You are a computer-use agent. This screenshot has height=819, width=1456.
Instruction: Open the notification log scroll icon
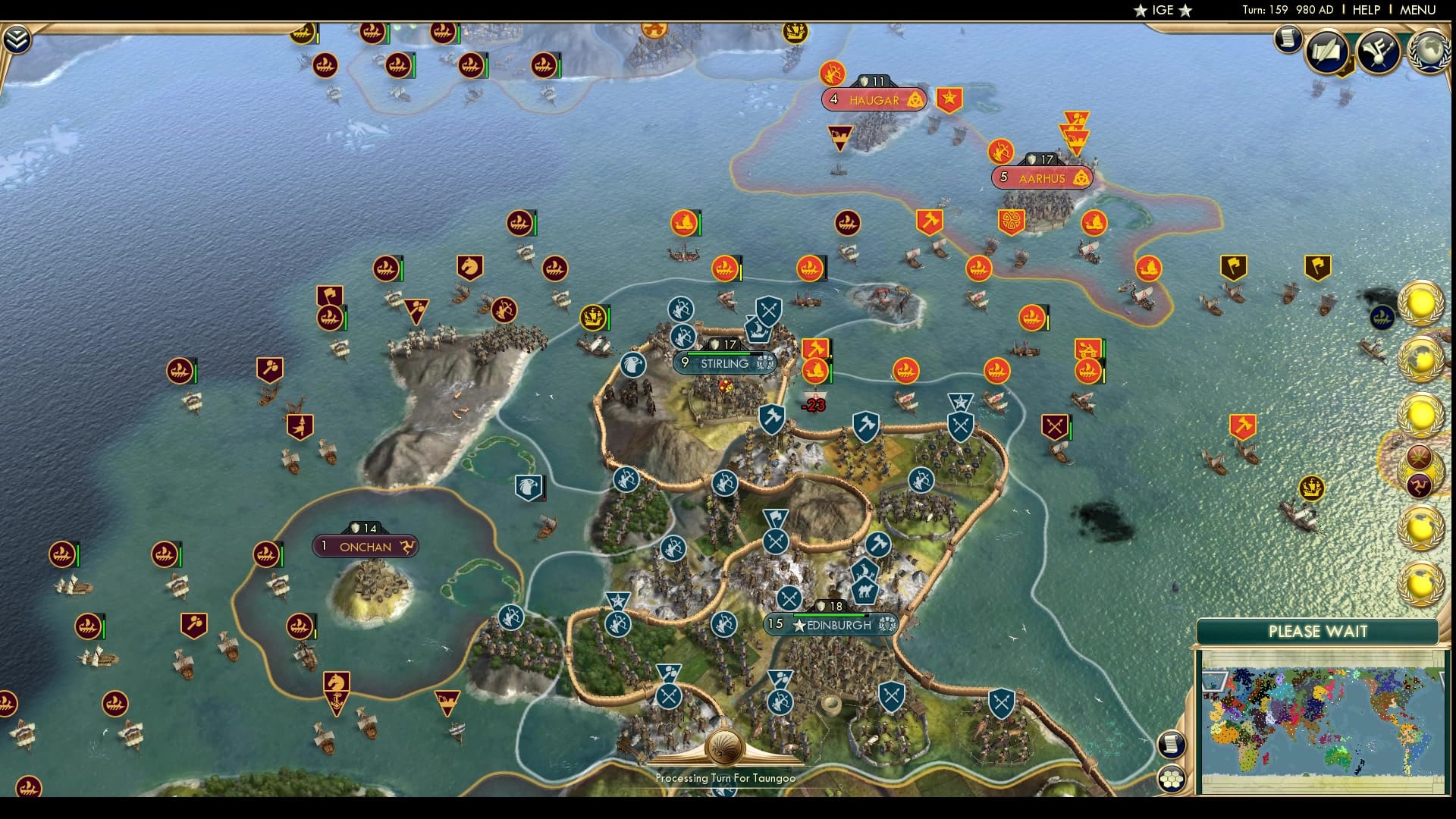1287,39
